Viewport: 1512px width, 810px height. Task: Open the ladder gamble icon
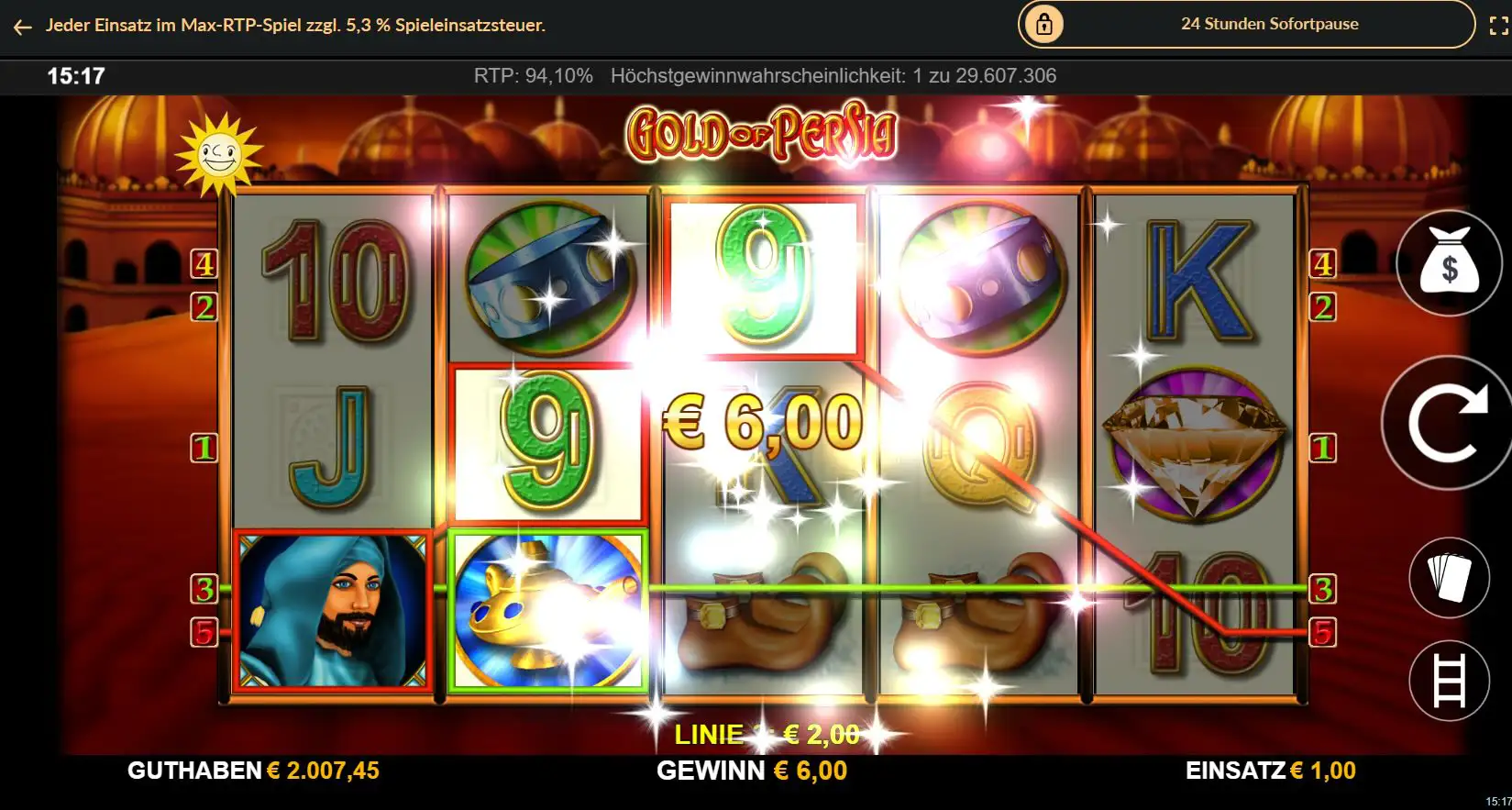point(1449,681)
